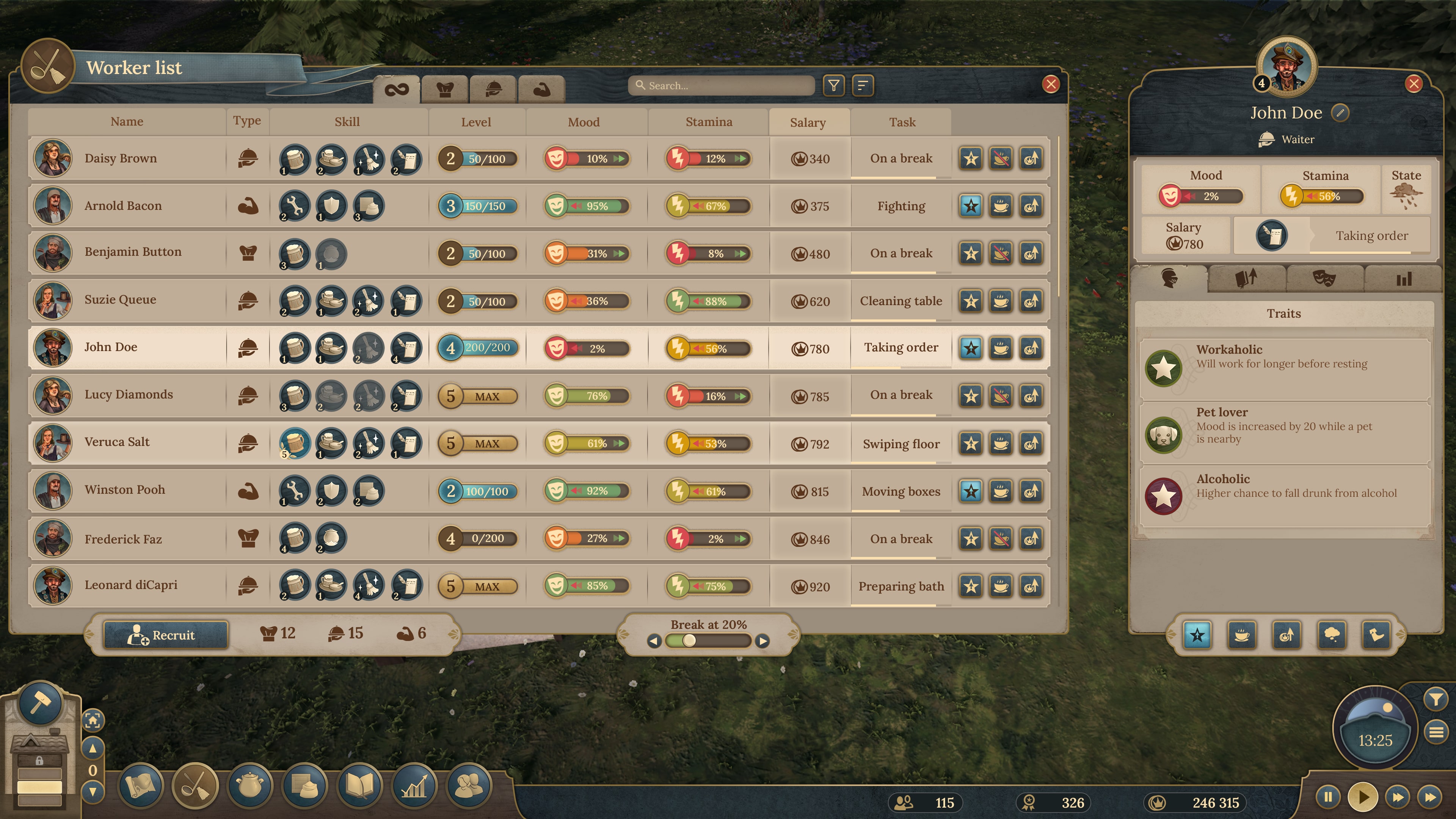
Task: Filter worker list to cooks only
Action: click(x=444, y=89)
